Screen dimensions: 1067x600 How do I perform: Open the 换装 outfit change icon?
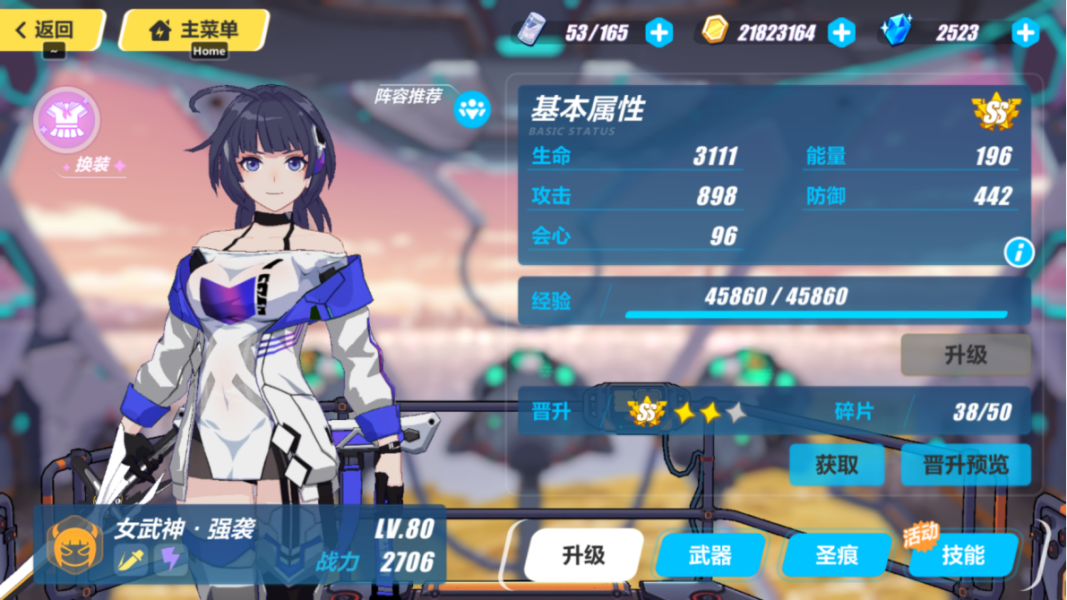click(68, 120)
